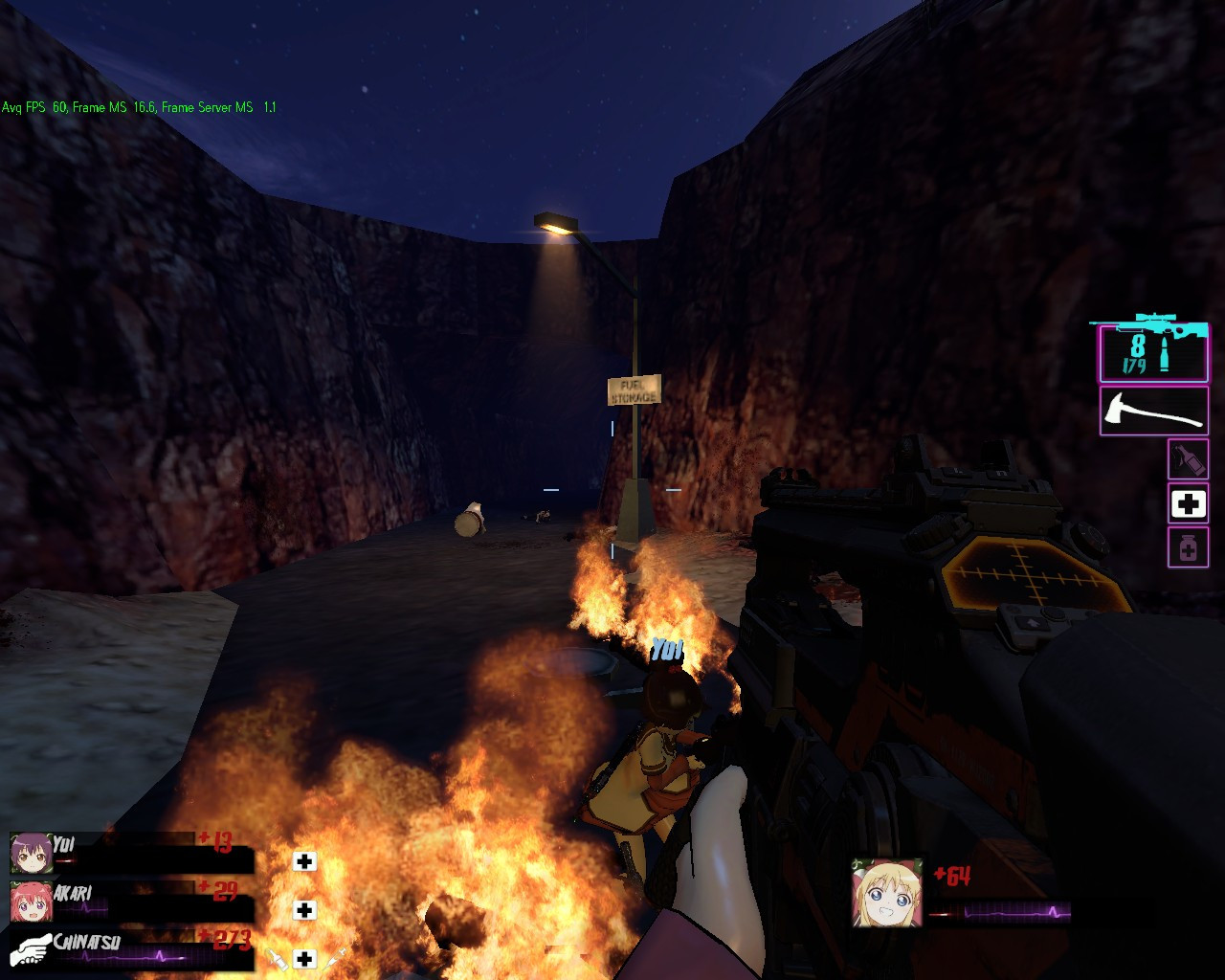1225x980 pixels.
Task: Select the fire axe melee slot
Action: coord(1152,410)
